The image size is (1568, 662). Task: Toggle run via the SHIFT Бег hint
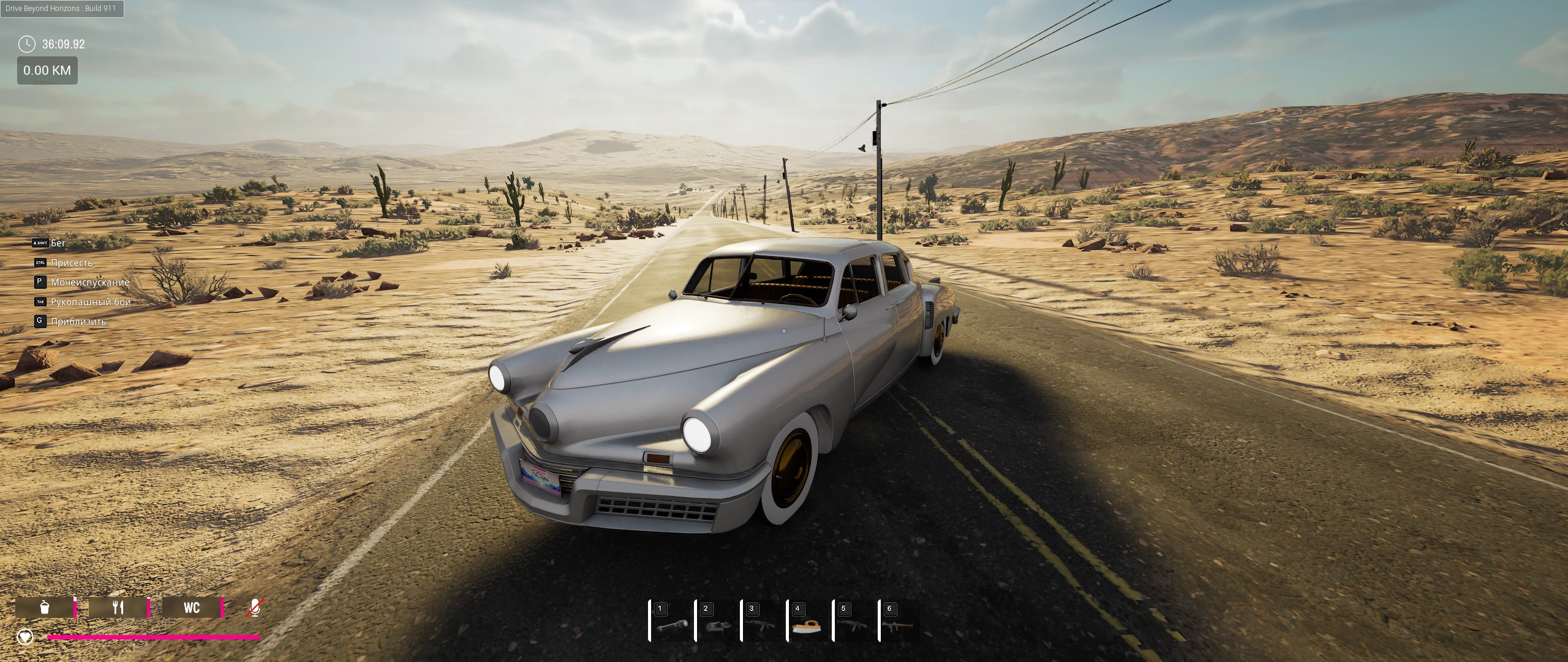click(49, 243)
